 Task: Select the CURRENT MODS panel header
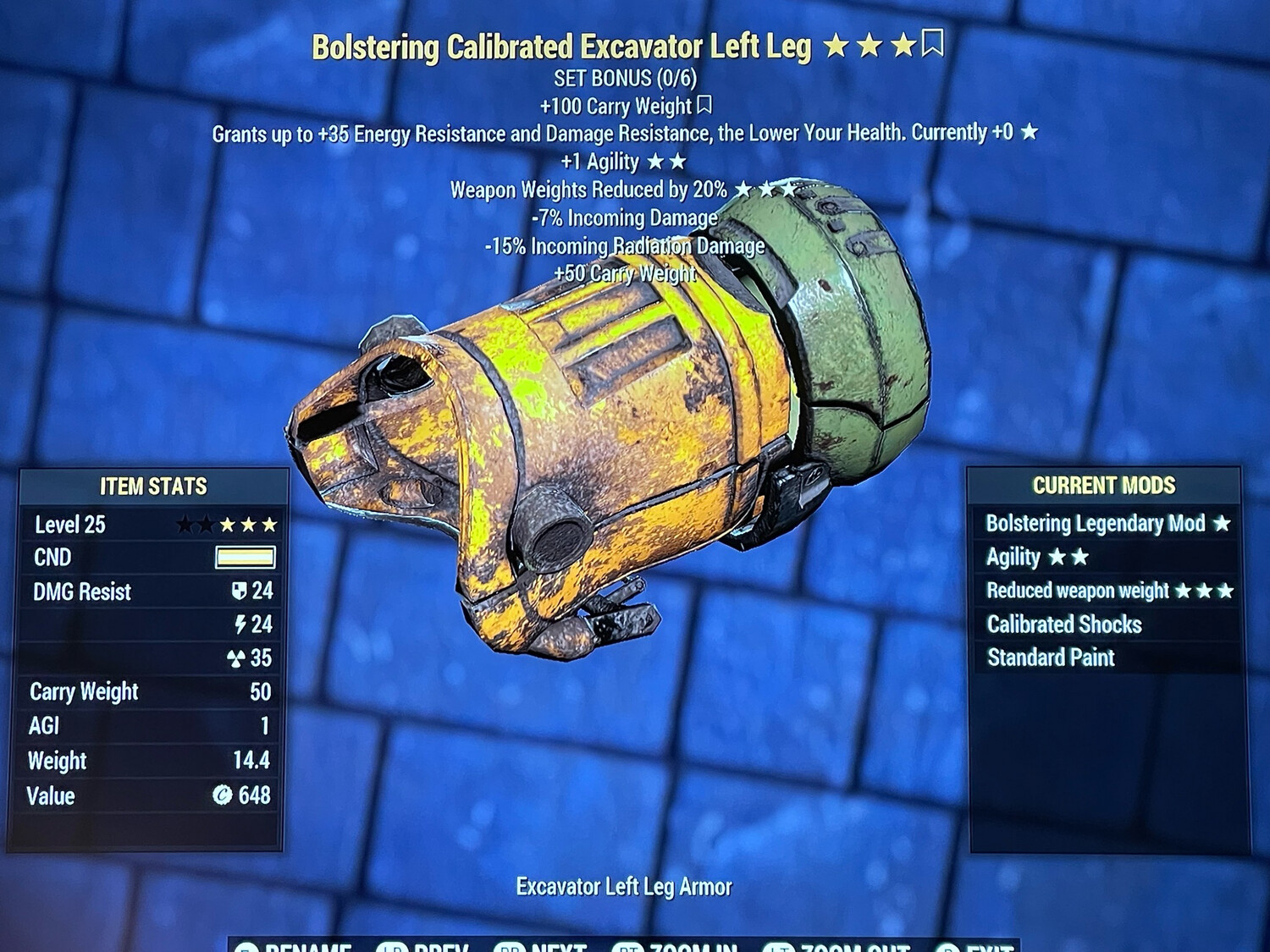coord(1103,486)
